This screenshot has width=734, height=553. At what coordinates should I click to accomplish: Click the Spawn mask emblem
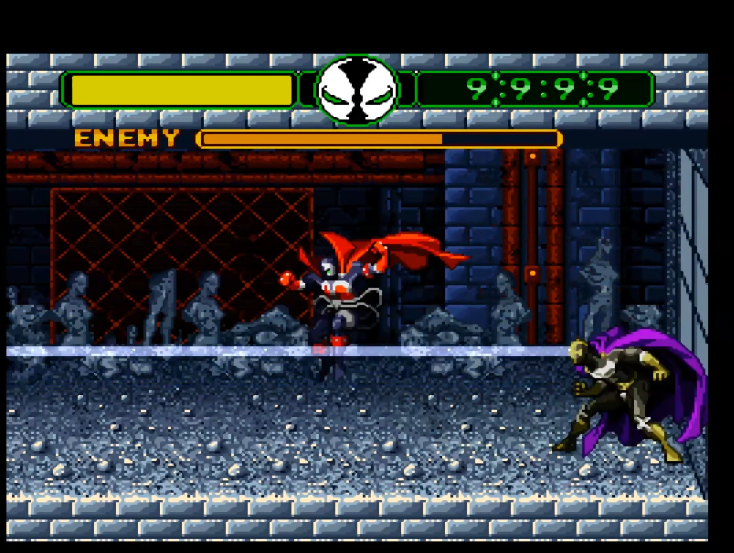click(x=357, y=90)
